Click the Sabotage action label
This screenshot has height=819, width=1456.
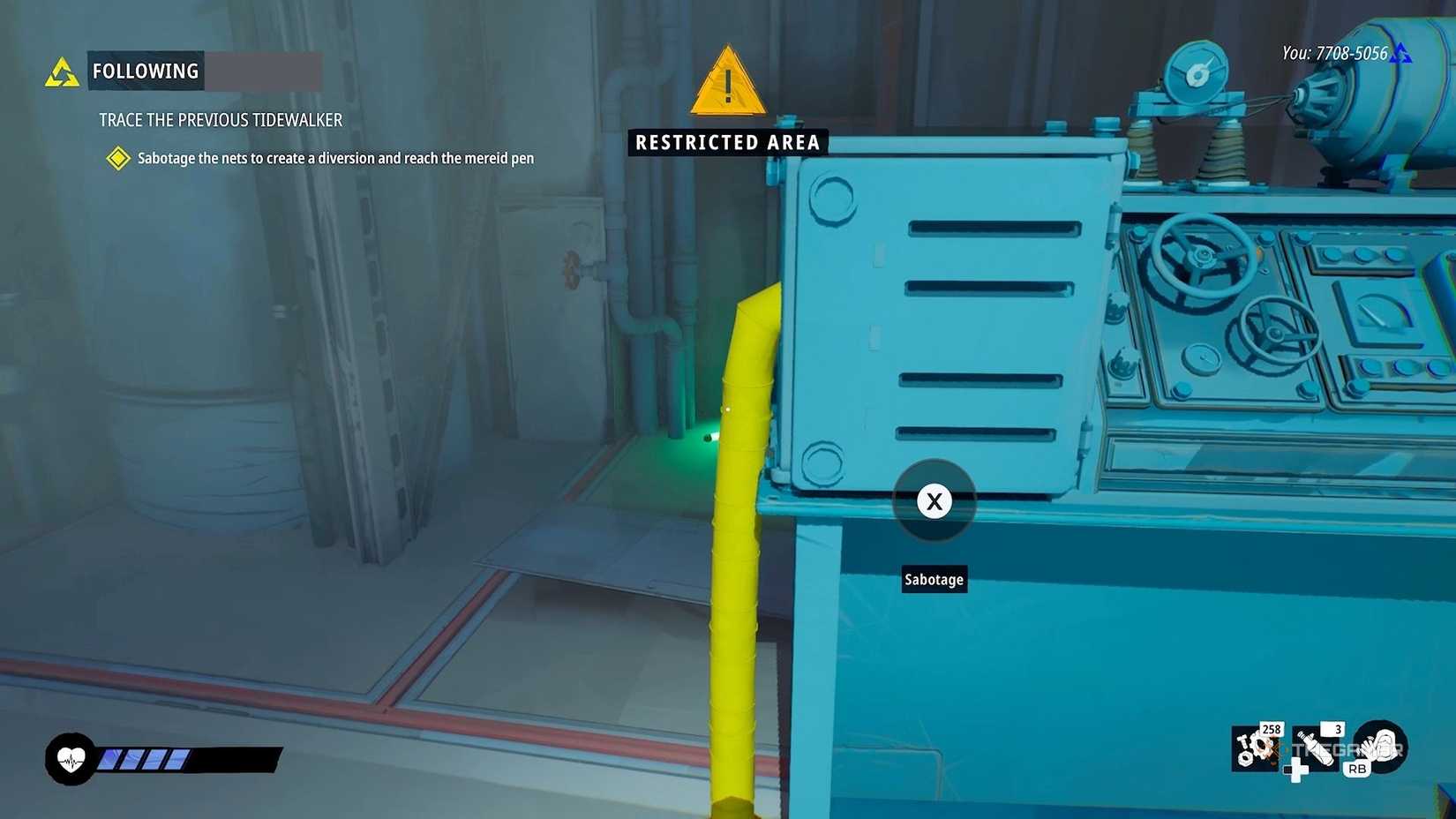tap(934, 579)
